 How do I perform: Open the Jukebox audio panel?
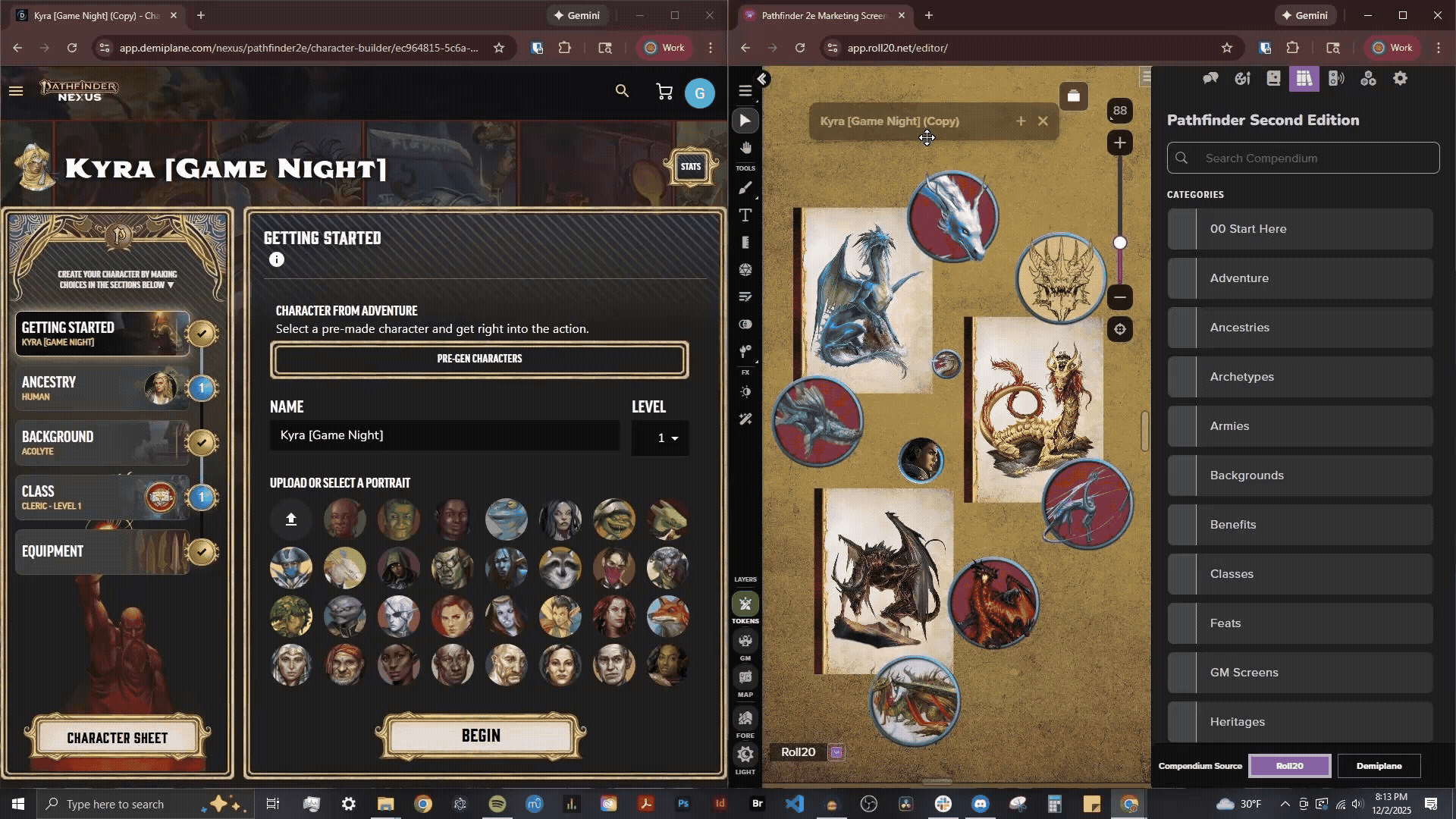(x=1336, y=78)
